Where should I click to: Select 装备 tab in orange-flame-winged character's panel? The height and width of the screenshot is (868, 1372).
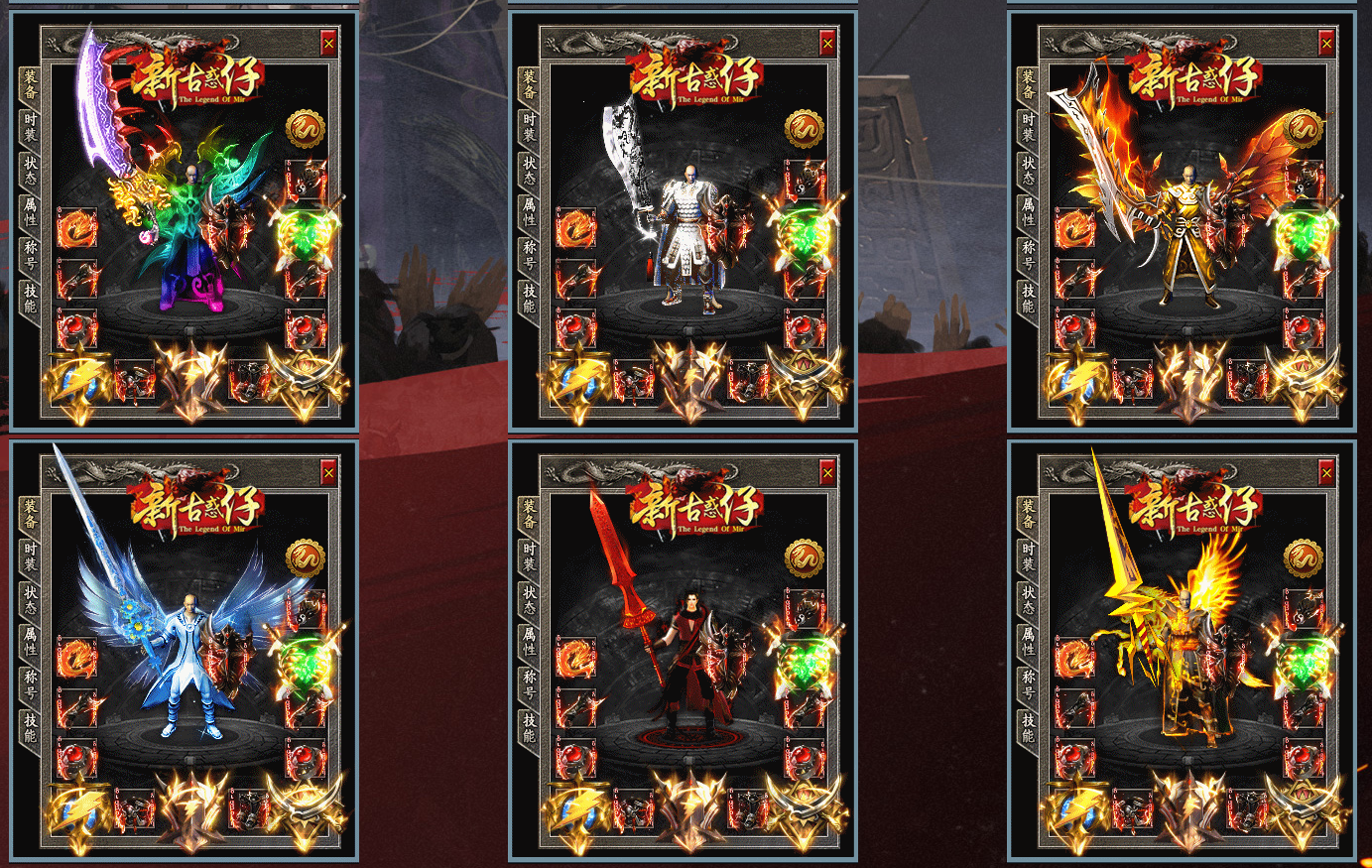coord(1029,83)
